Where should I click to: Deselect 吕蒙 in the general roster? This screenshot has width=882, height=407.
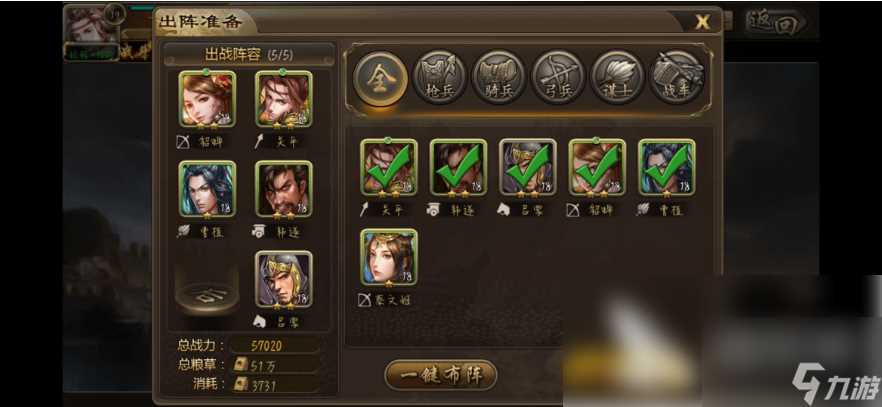tap(527, 168)
